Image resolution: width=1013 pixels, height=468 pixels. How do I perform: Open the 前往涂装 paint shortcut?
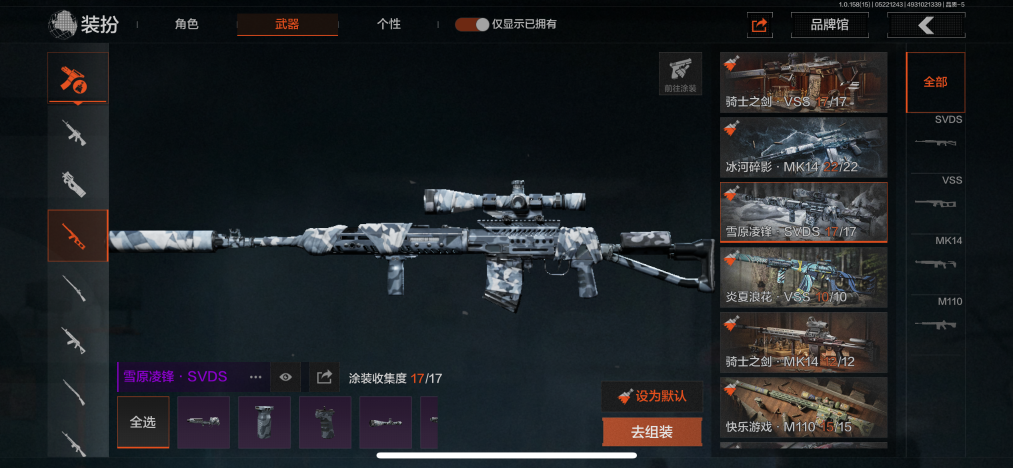(680, 73)
